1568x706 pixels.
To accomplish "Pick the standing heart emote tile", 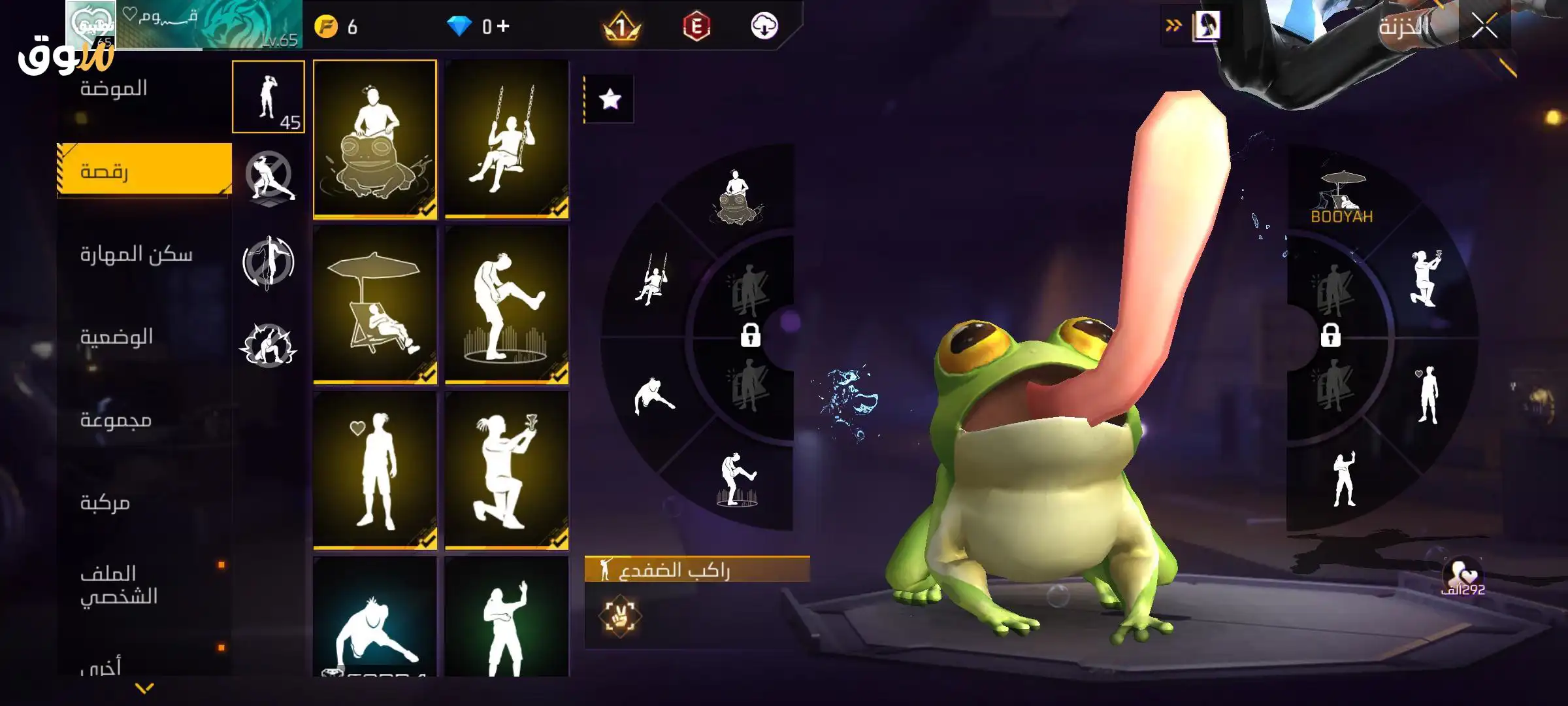I will [375, 471].
